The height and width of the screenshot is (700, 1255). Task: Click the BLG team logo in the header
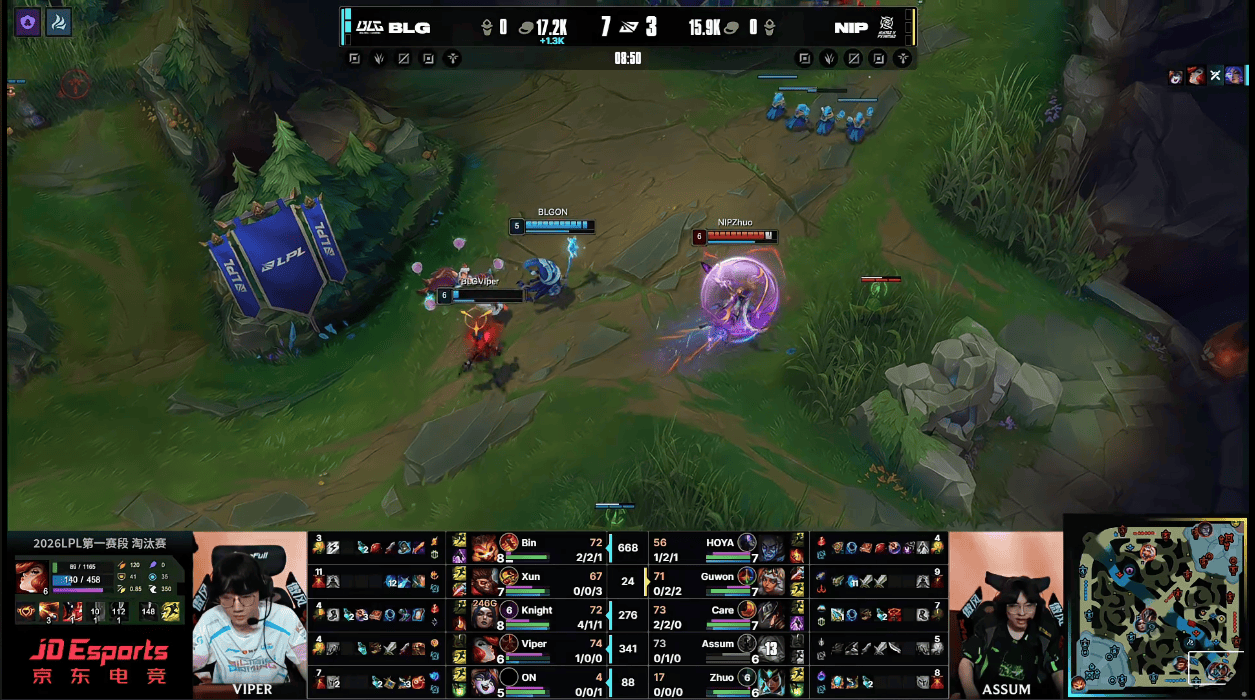coord(370,27)
